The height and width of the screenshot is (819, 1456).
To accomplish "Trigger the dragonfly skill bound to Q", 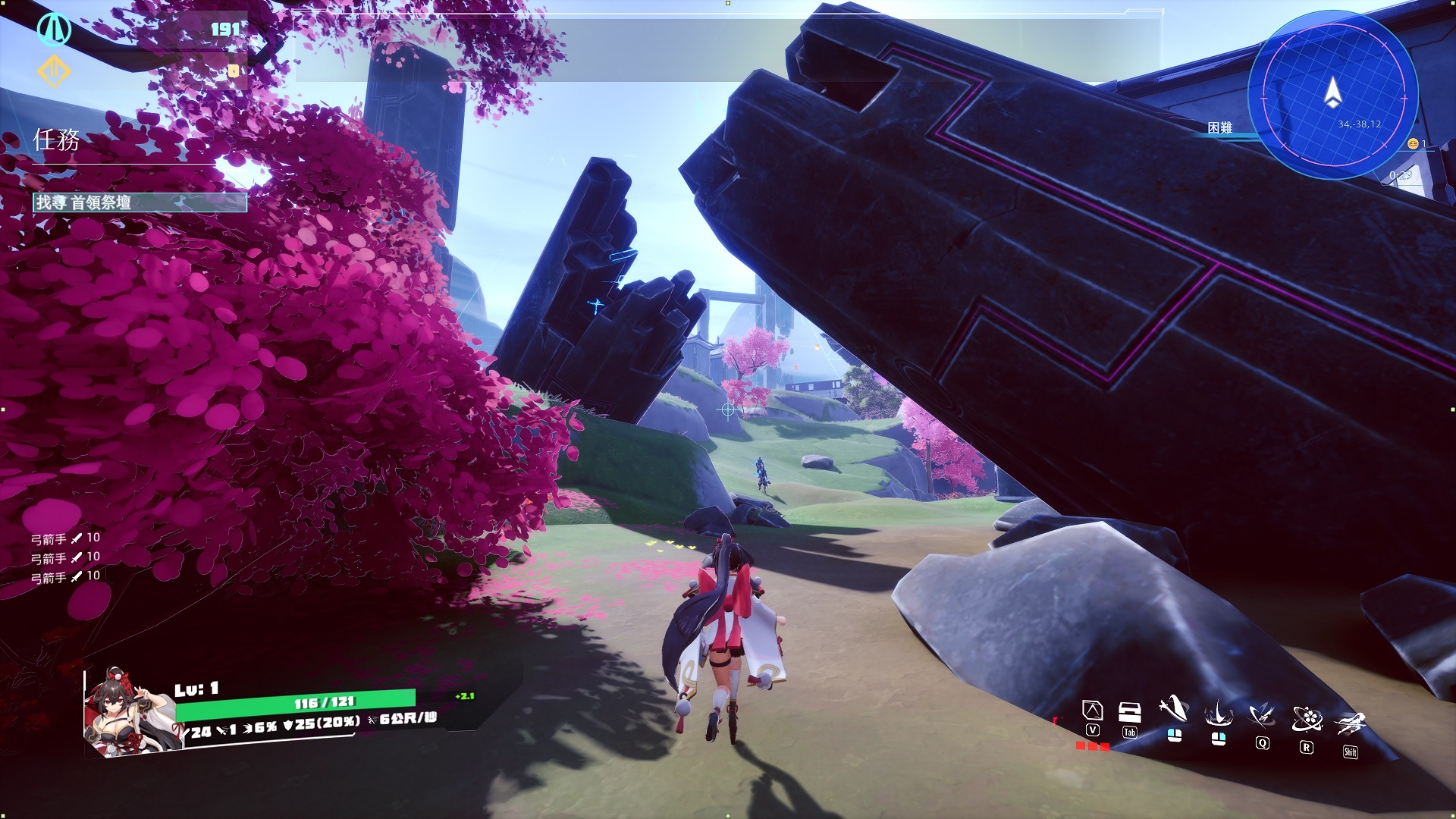I will (1261, 713).
